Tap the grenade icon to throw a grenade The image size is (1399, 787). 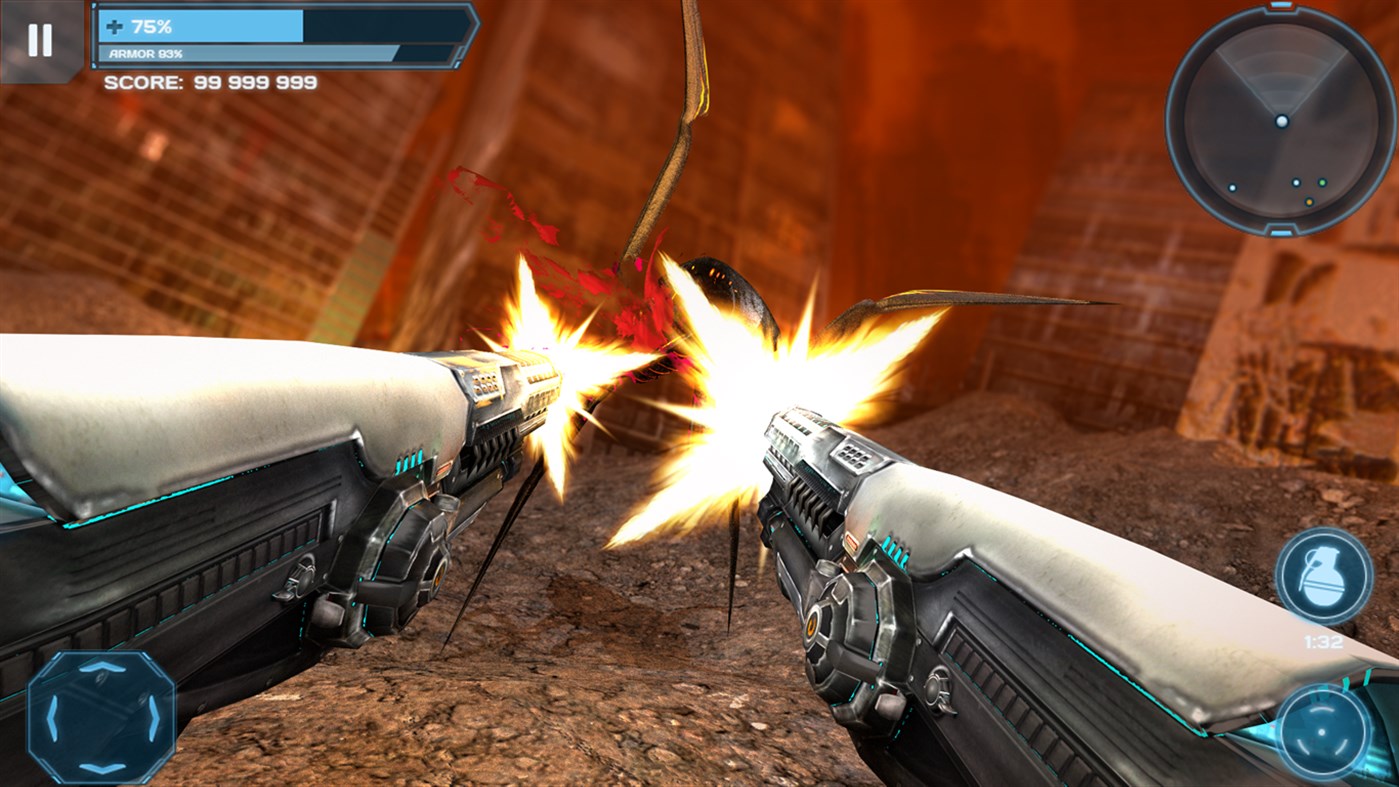1322,578
